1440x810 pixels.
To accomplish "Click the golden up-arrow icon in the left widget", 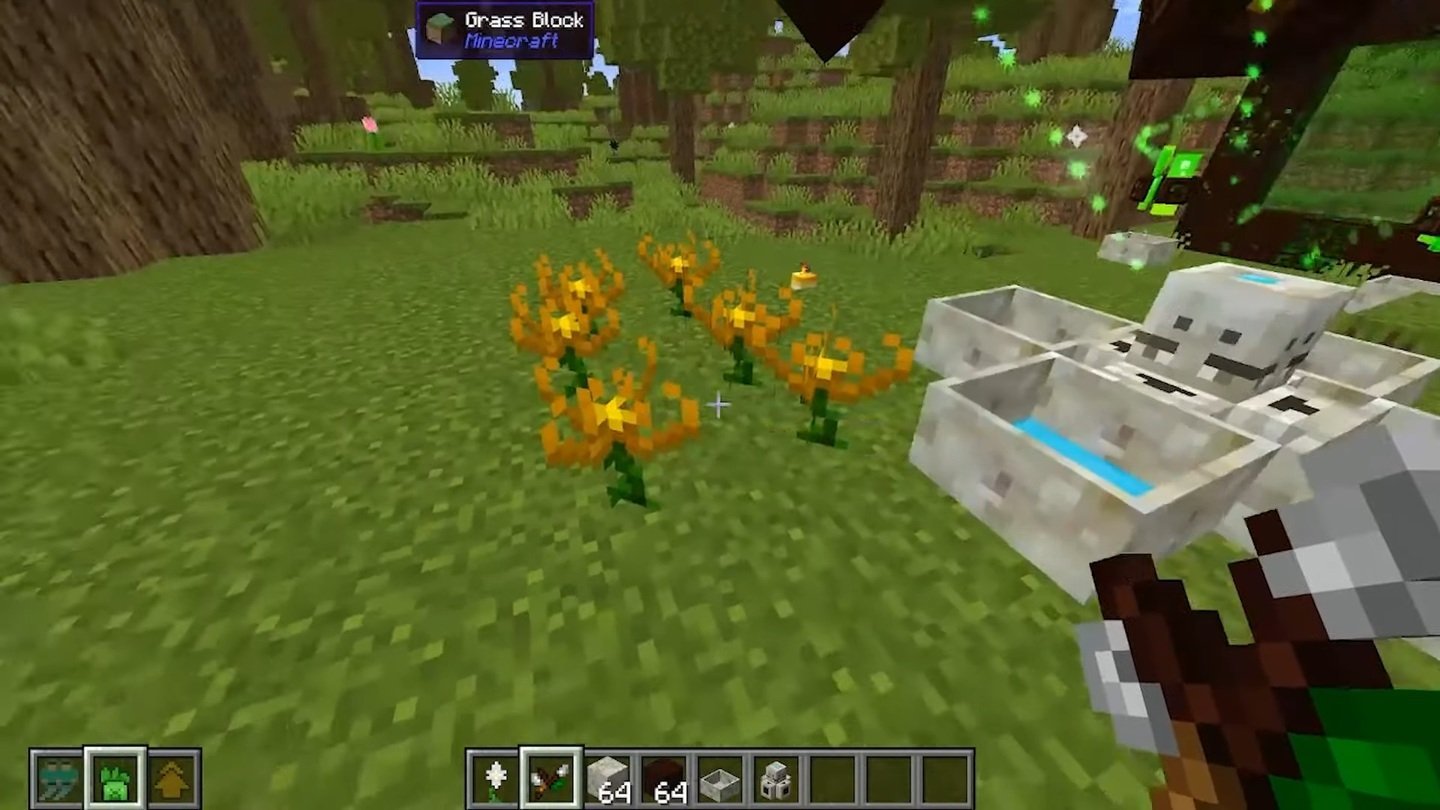I will (171, 778).
